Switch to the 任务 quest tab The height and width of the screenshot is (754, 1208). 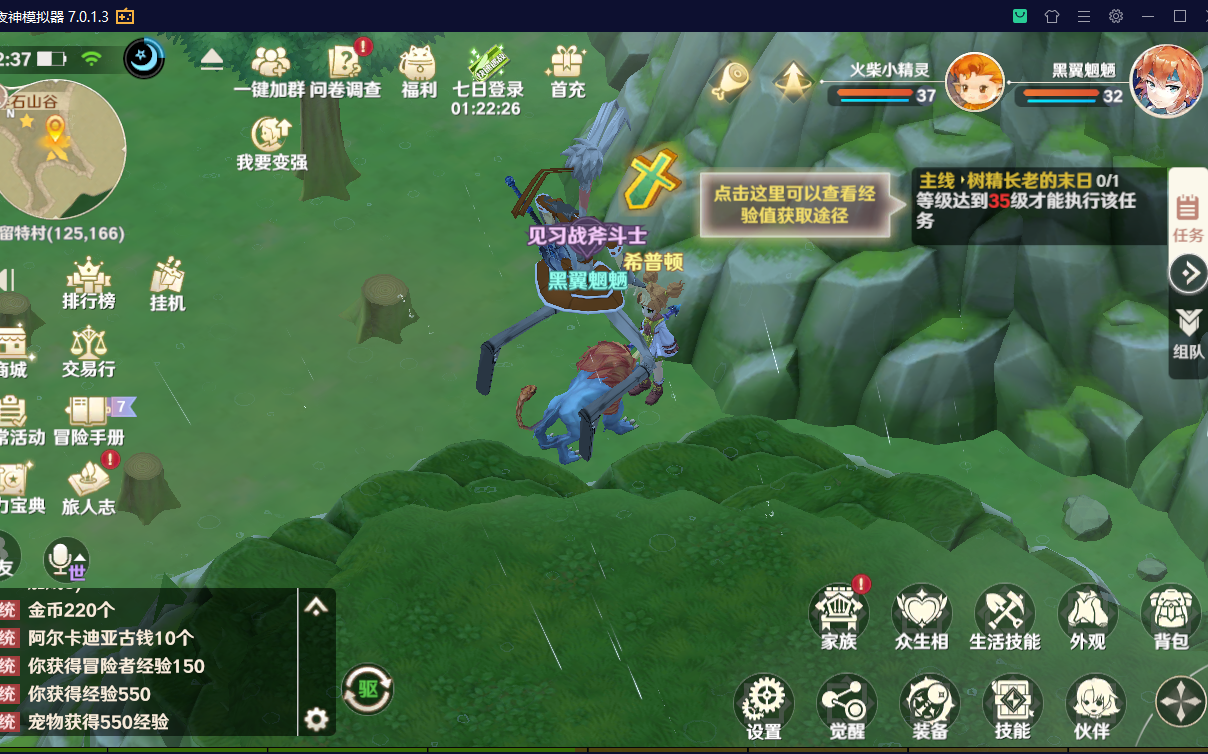pos(1188,216)
